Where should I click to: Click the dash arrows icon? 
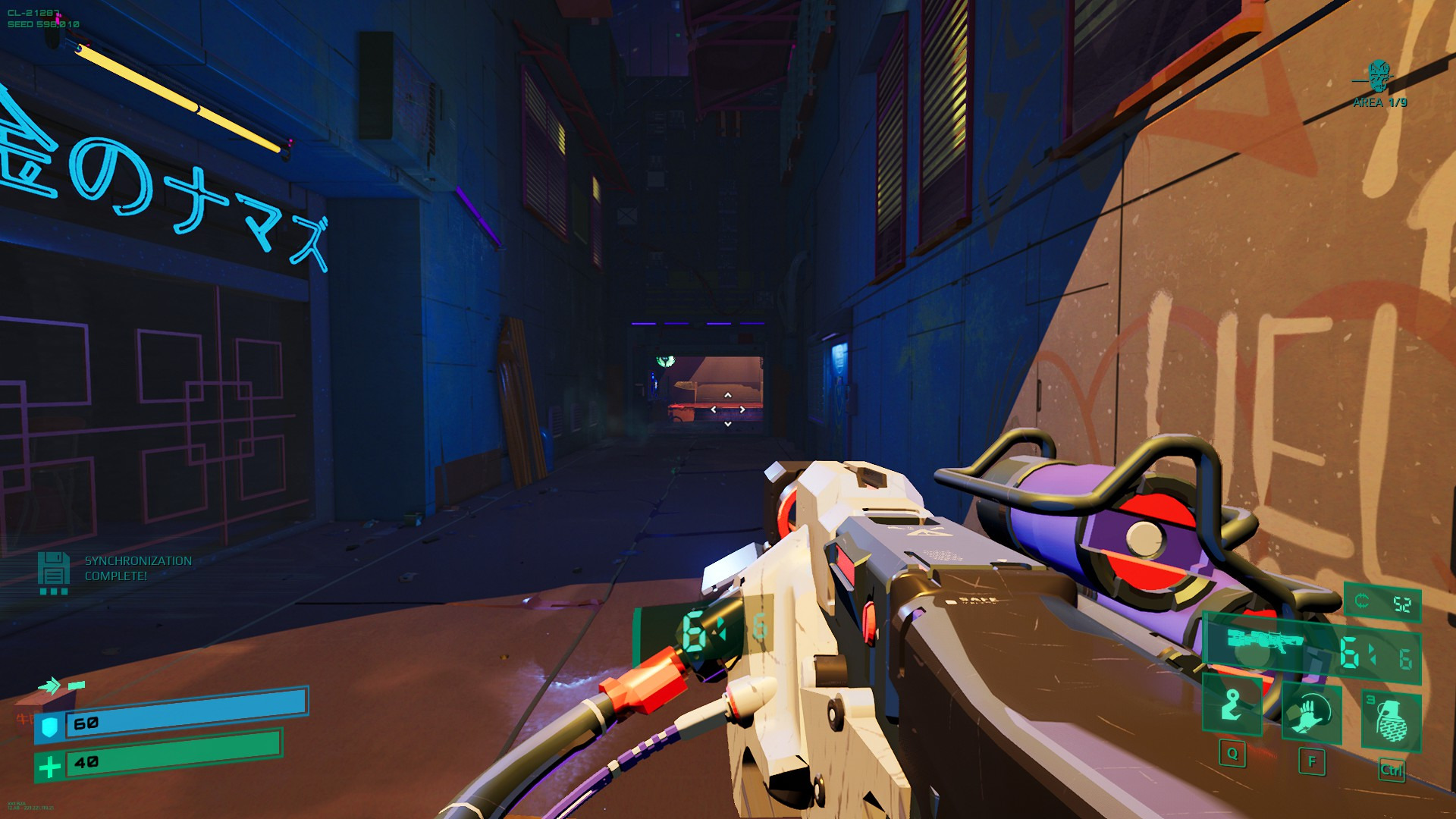pyautogui.click(x=50, y=686)
